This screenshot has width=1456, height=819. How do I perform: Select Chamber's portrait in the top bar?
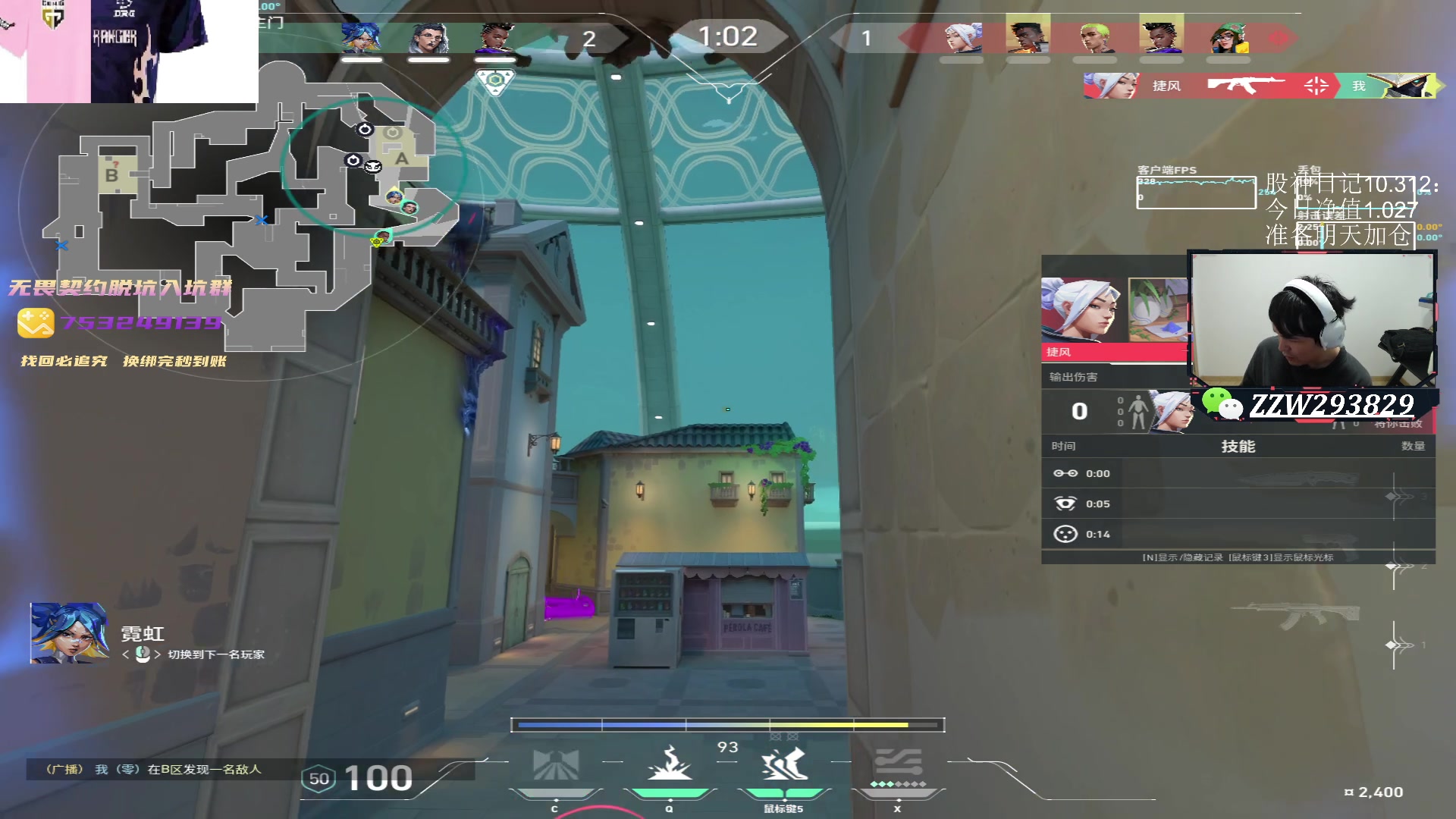428,36
